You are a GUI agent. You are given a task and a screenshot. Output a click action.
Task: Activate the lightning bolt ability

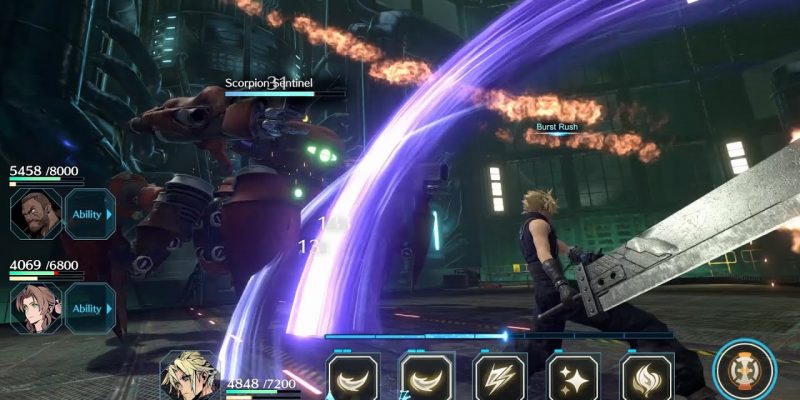click(x=499, y=379)
